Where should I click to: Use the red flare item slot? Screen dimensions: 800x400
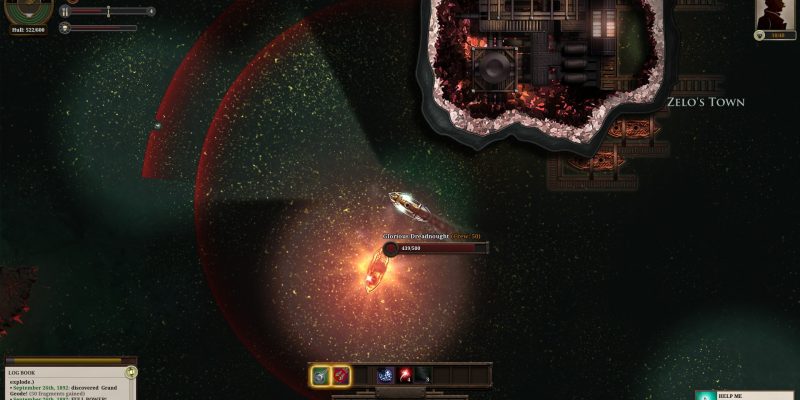pos(406,376)
